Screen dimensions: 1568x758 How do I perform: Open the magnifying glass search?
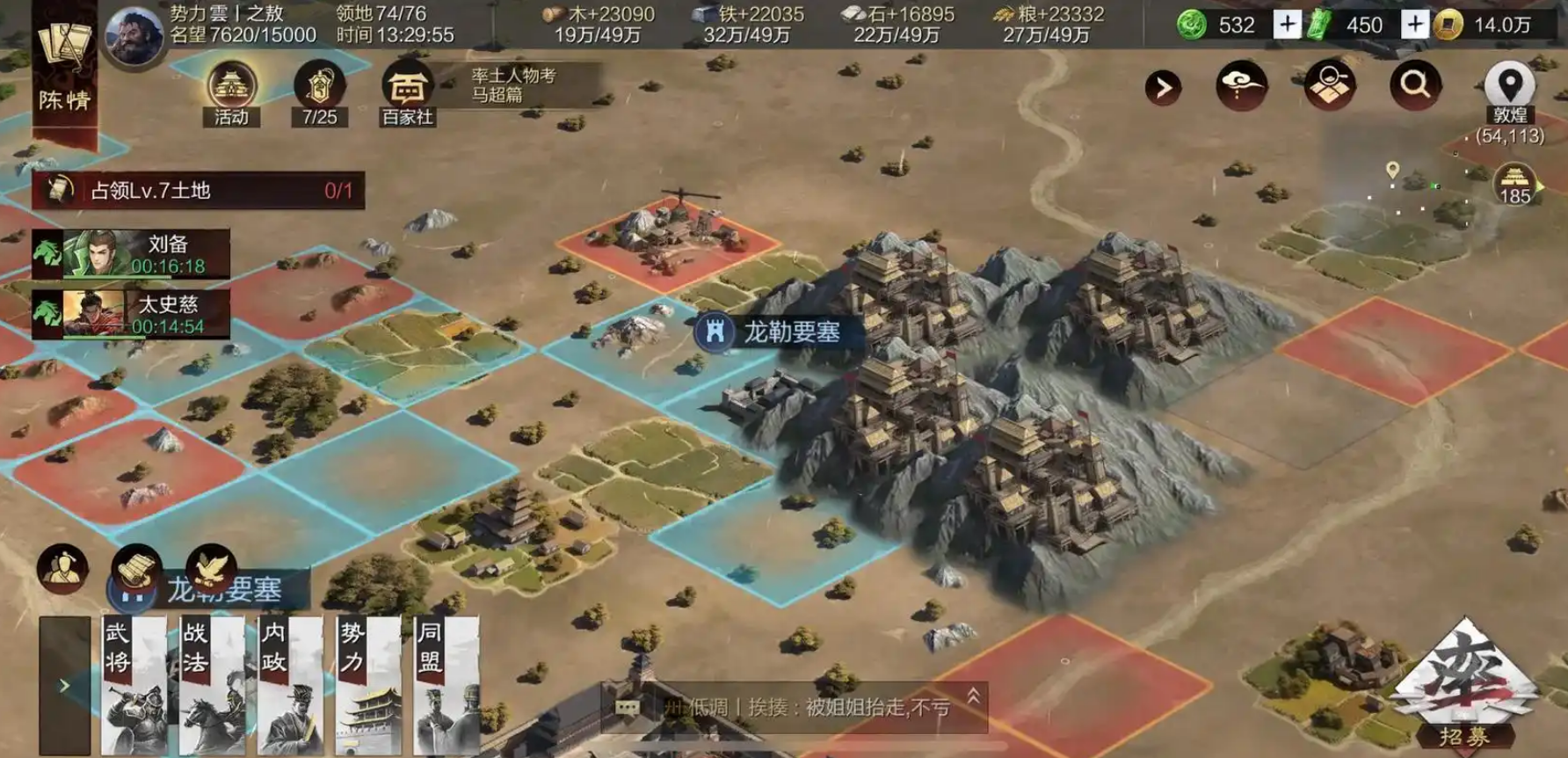tap(1414, 85)
